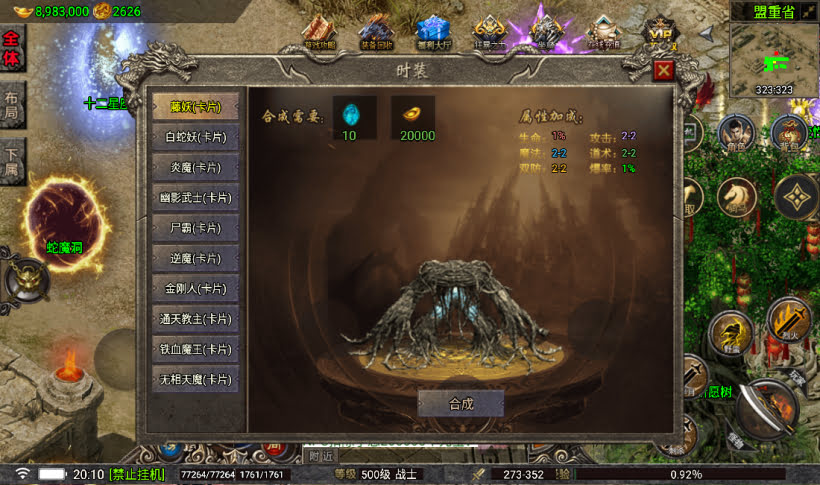Select the 金刚人(卡片) card entry
The image size is (820, 485).
(x=195, y=288)
